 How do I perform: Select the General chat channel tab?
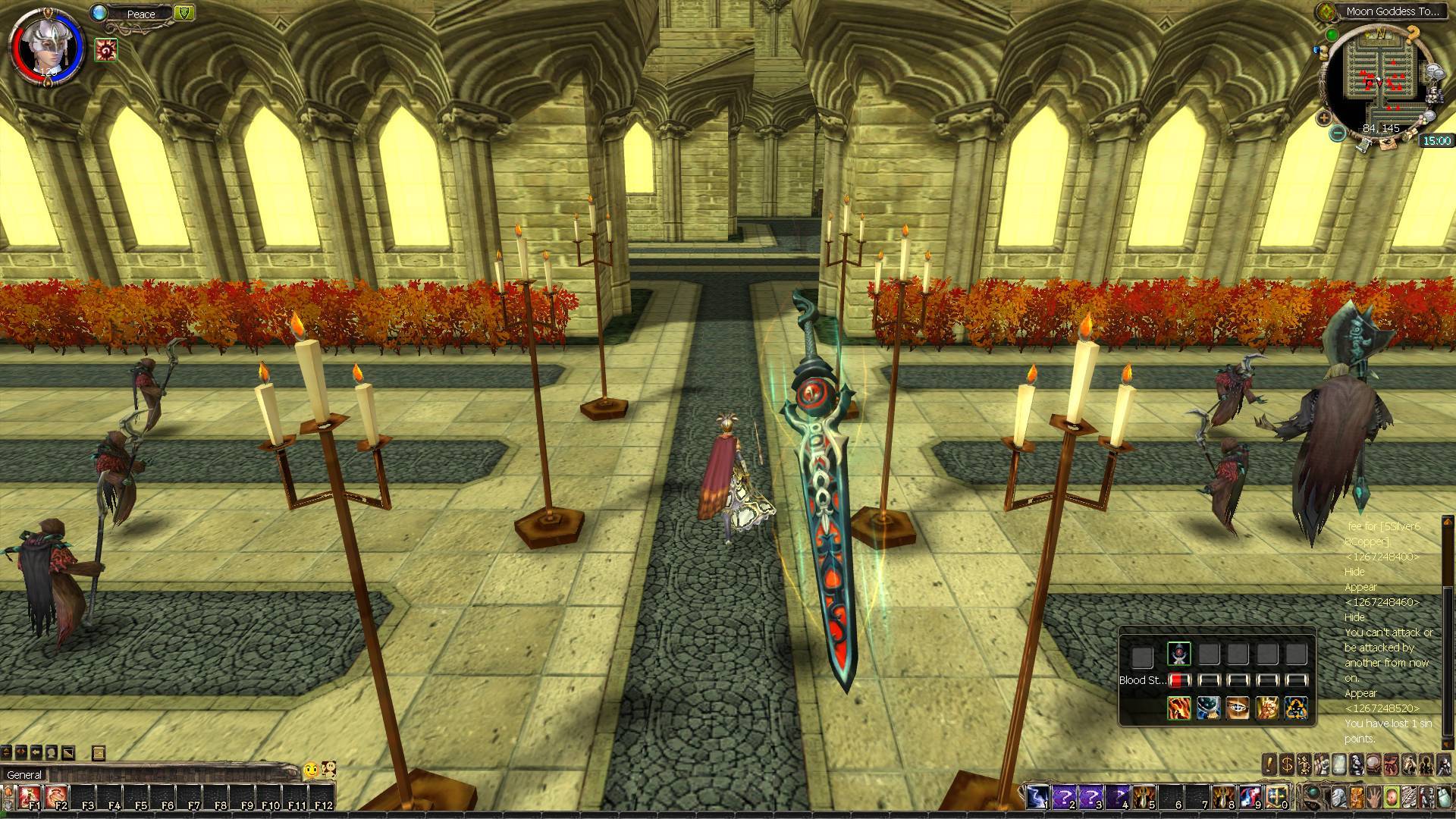[24, 774]
